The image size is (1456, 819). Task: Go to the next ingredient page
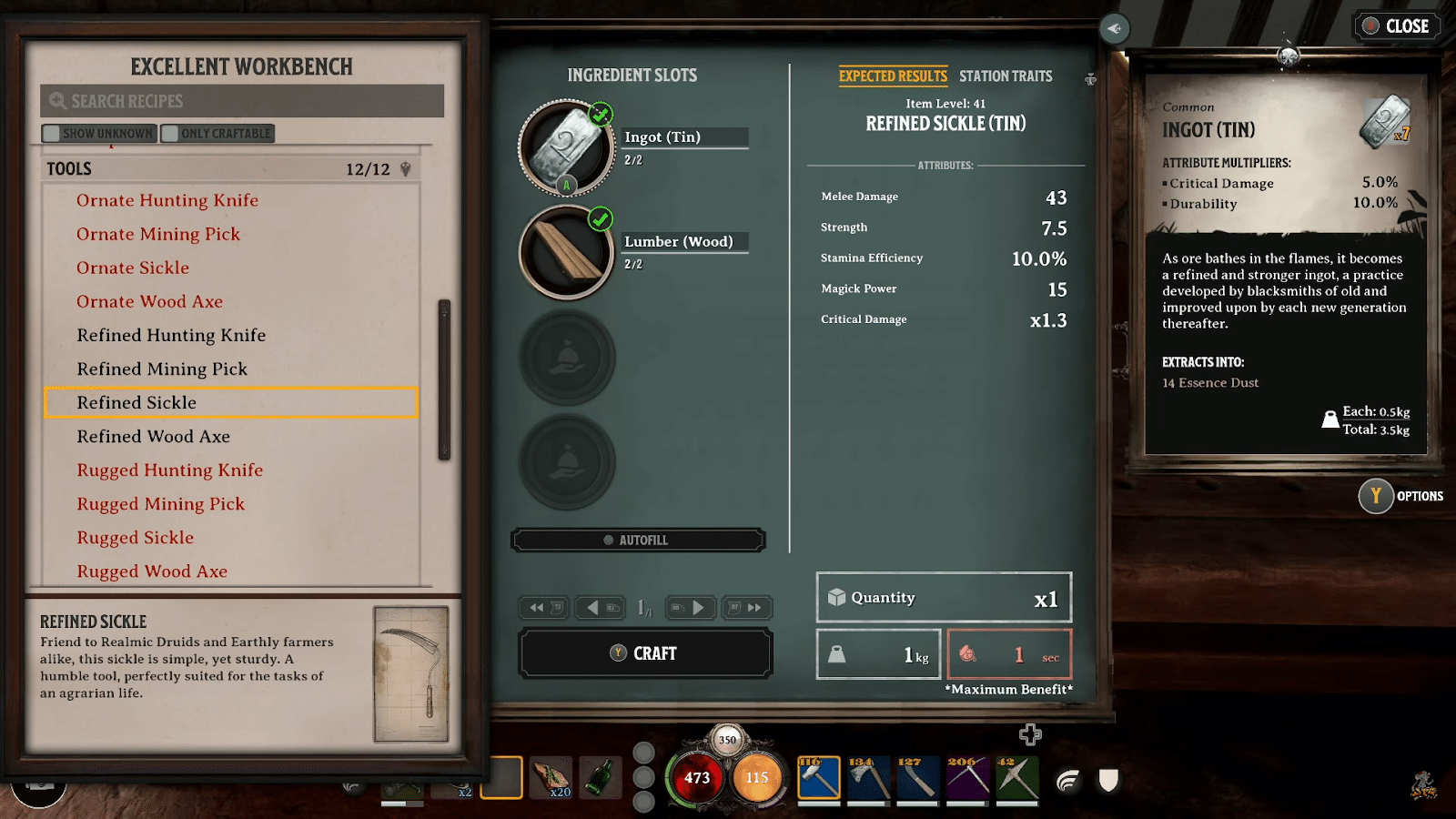click(x=691, y=608)
